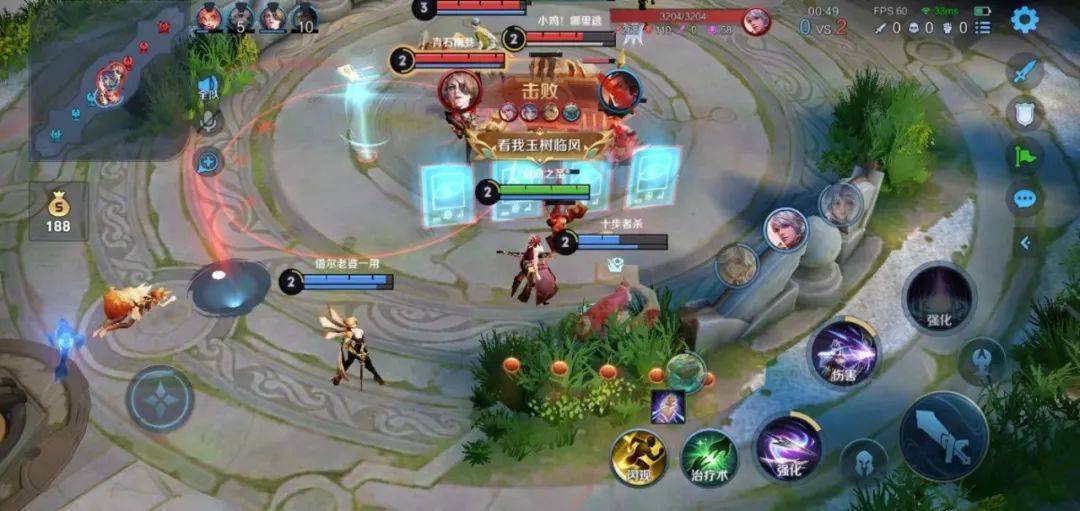
Task: Target towers with the tower button
Action: [x=982, y=361]
